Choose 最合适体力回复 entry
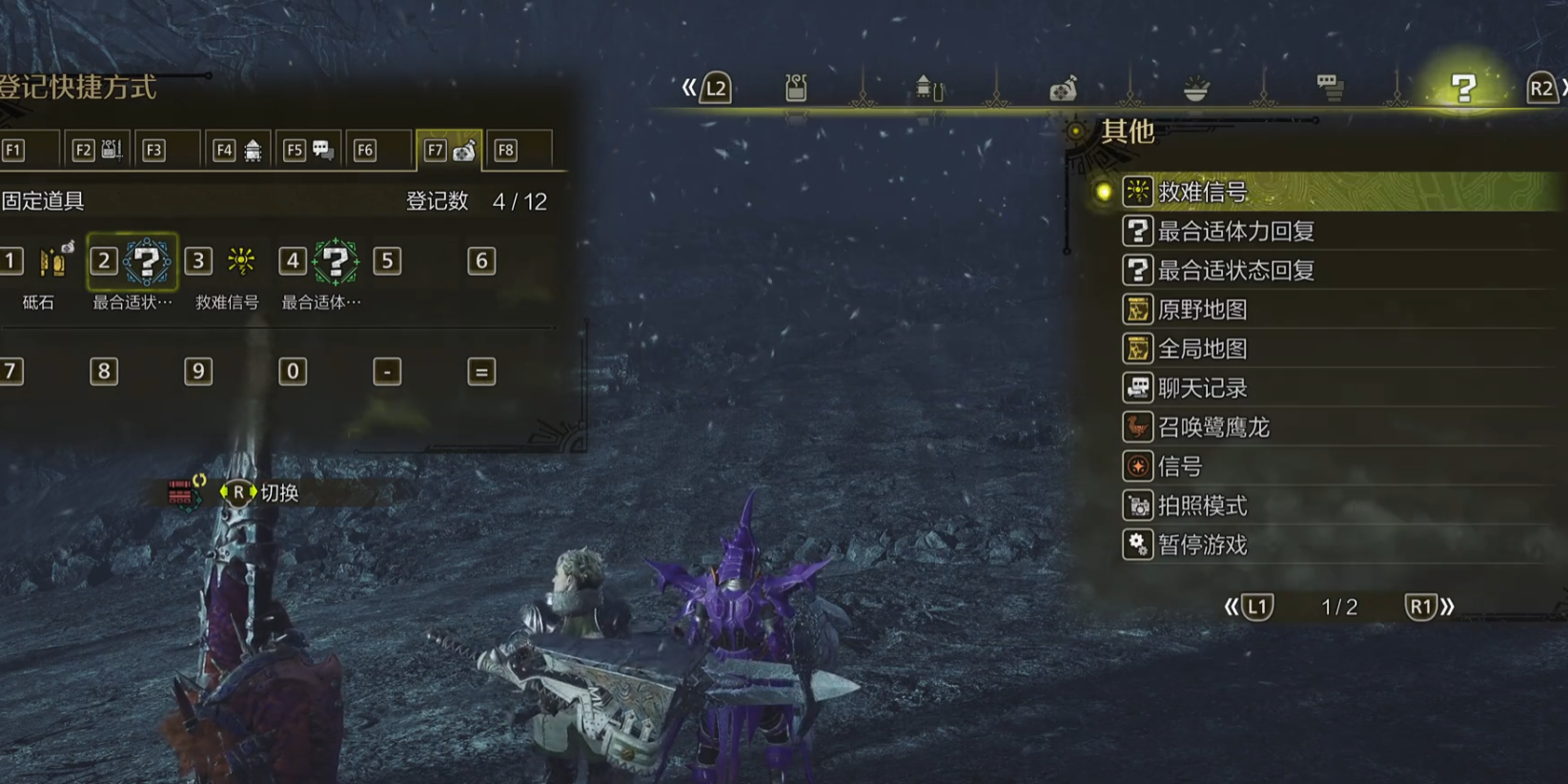The height and width of the screenshot is (784, 1568). (1235, 231)
